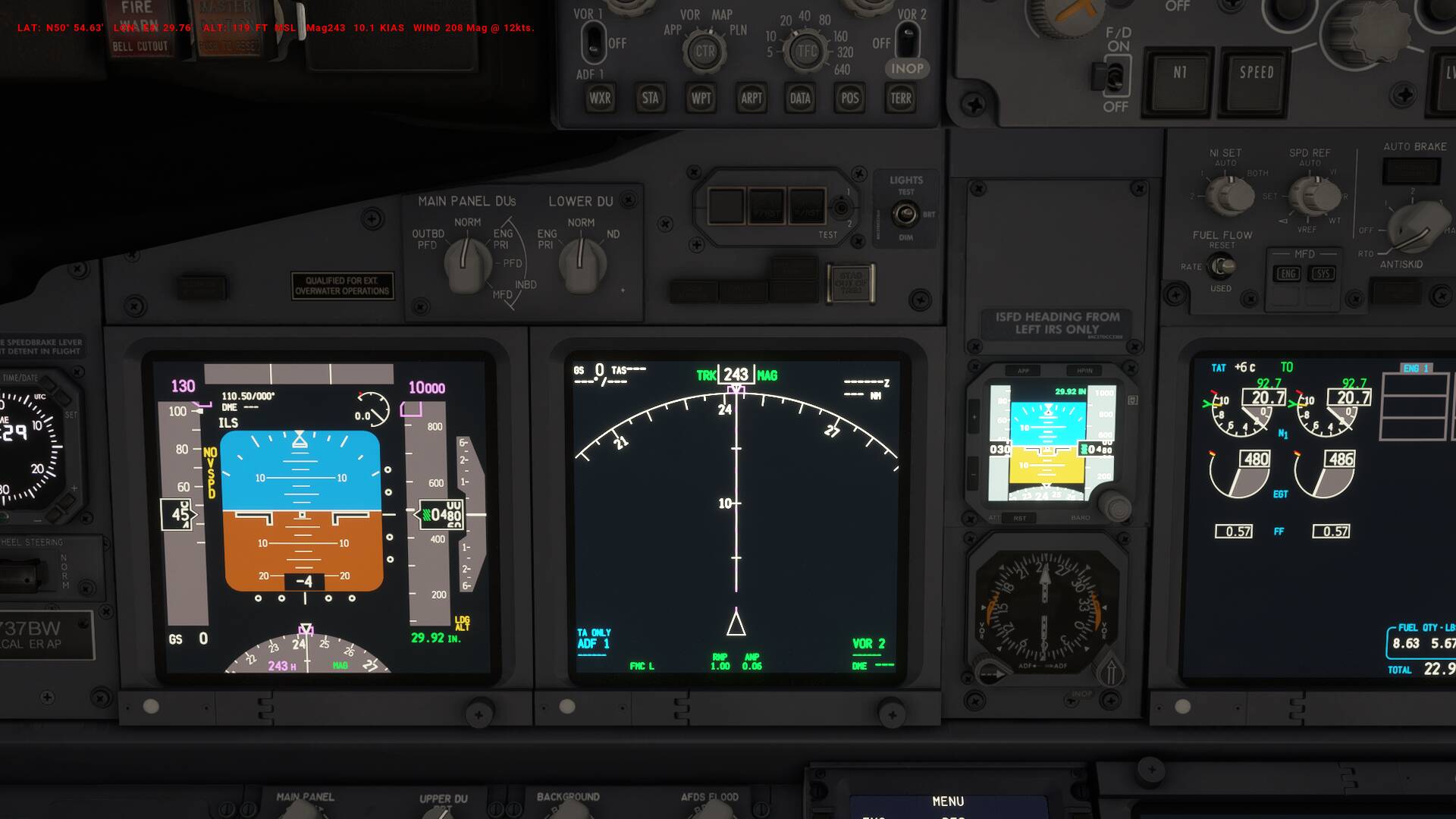Select the POS overlay button

coord(849,98)
